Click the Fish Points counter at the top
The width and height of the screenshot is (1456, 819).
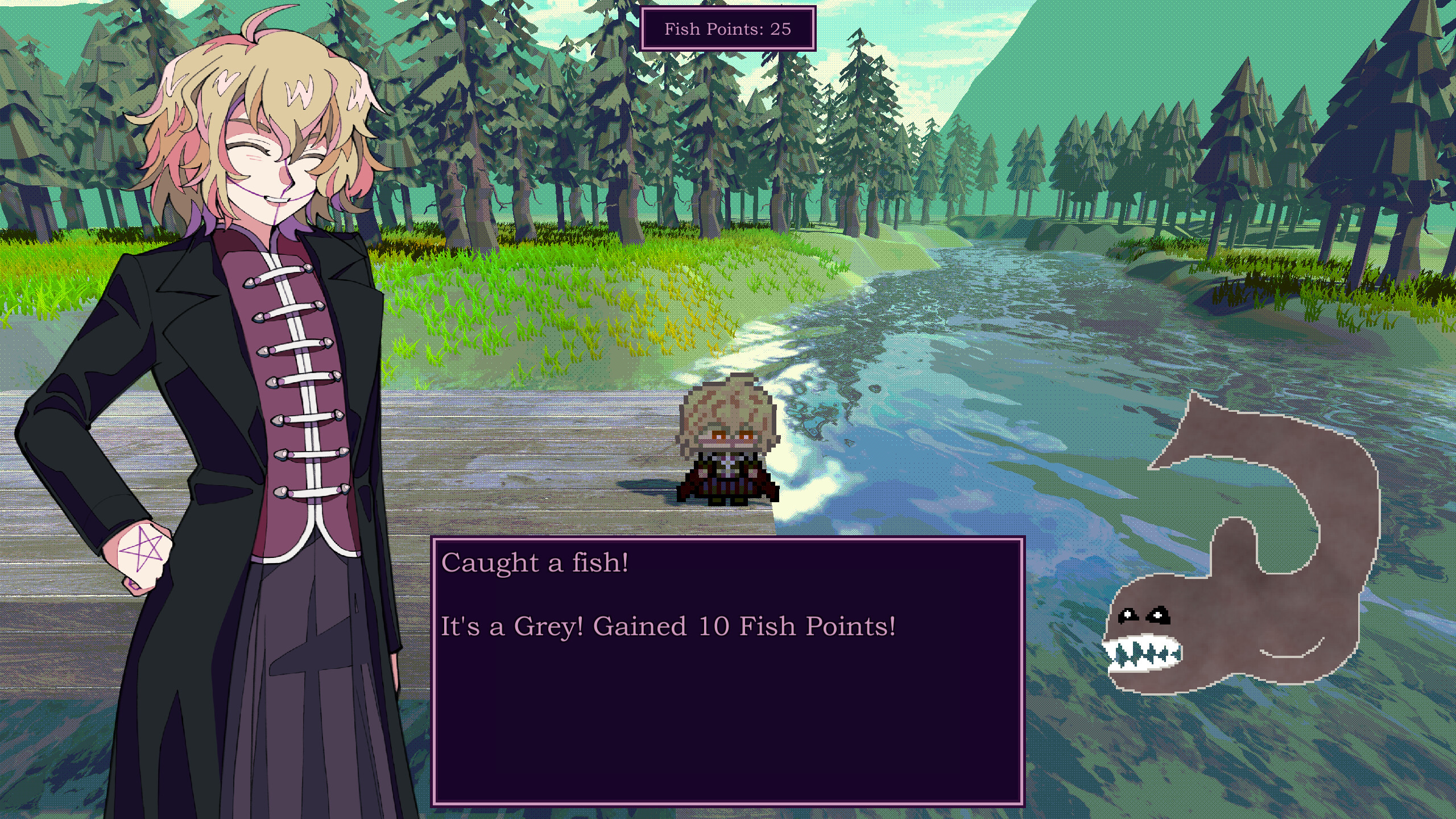click(728, 28)
